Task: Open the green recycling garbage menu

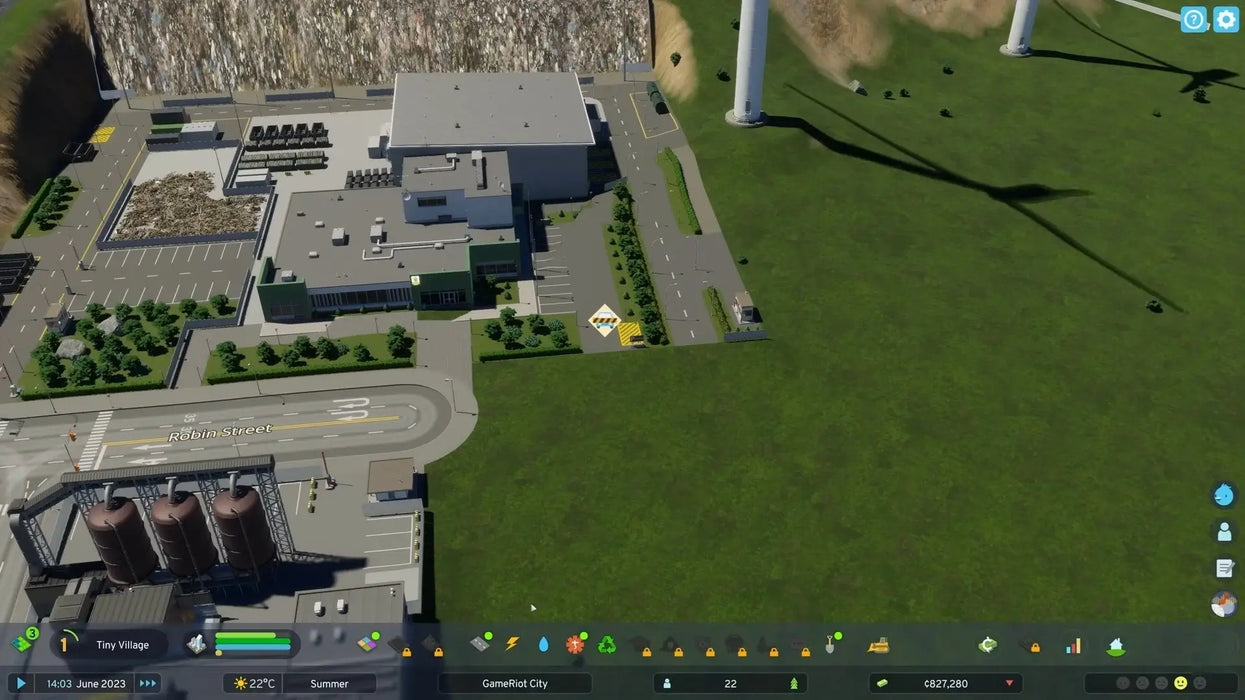Action: point(606,645)
